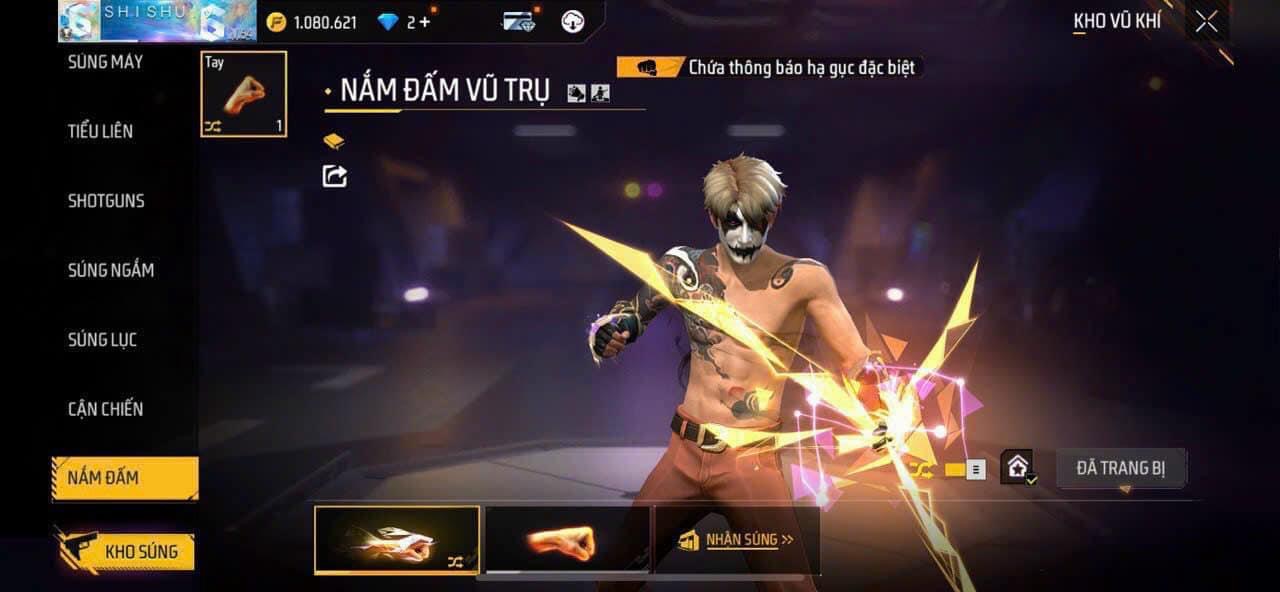Select the Shotguns category
Viewport: 1280px width, 592px height.
(106, 201)
